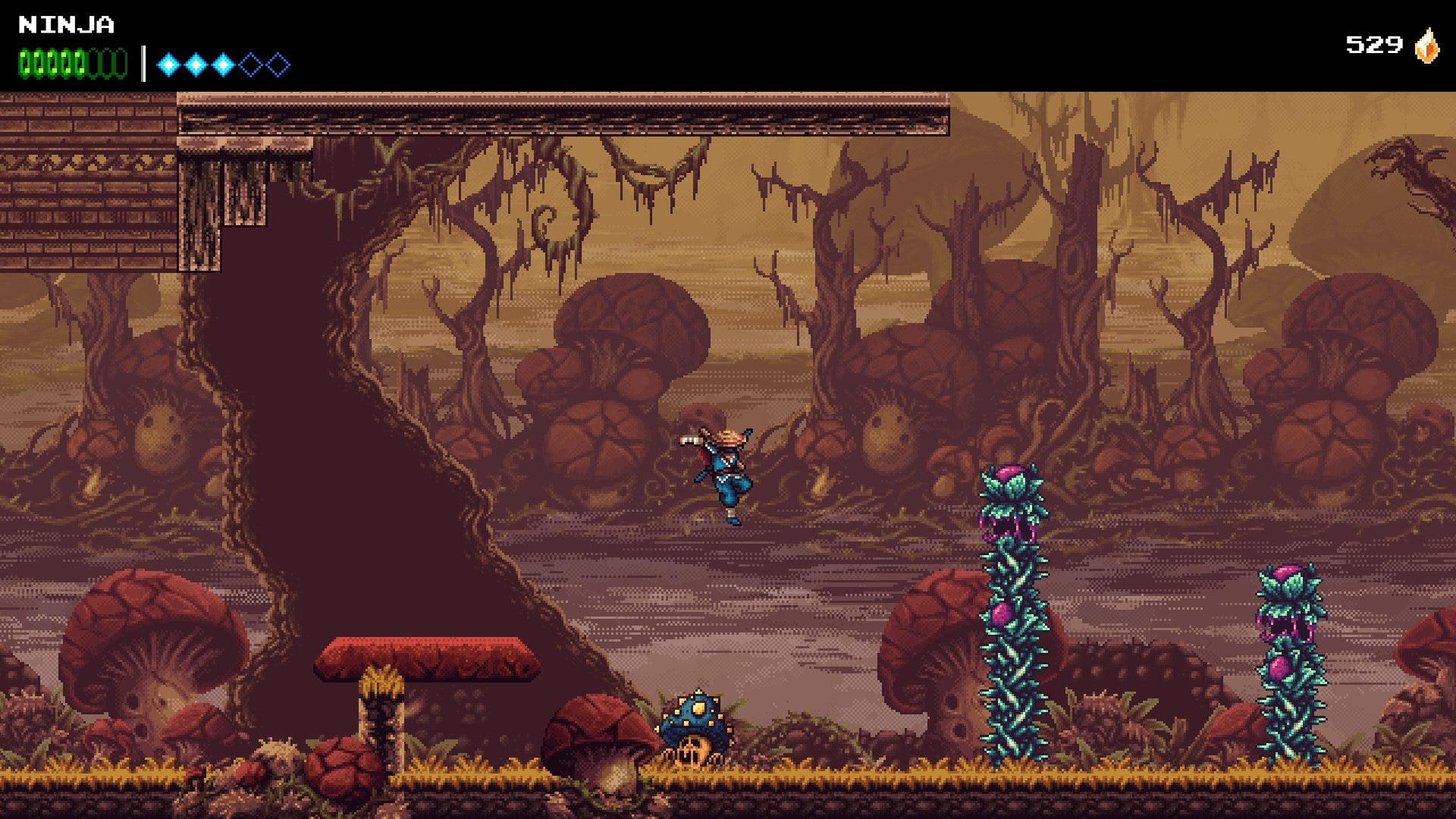
Task: Click the white divider bar between health and ki
Action: [x=144, y=64]
